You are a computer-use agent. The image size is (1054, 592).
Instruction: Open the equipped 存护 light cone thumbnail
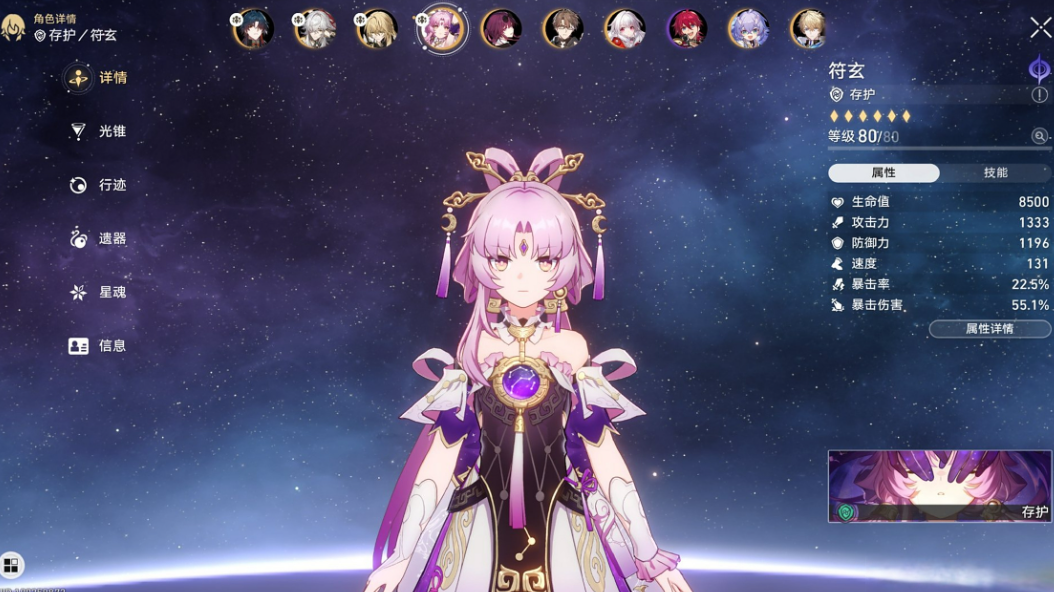click(939, 486)
